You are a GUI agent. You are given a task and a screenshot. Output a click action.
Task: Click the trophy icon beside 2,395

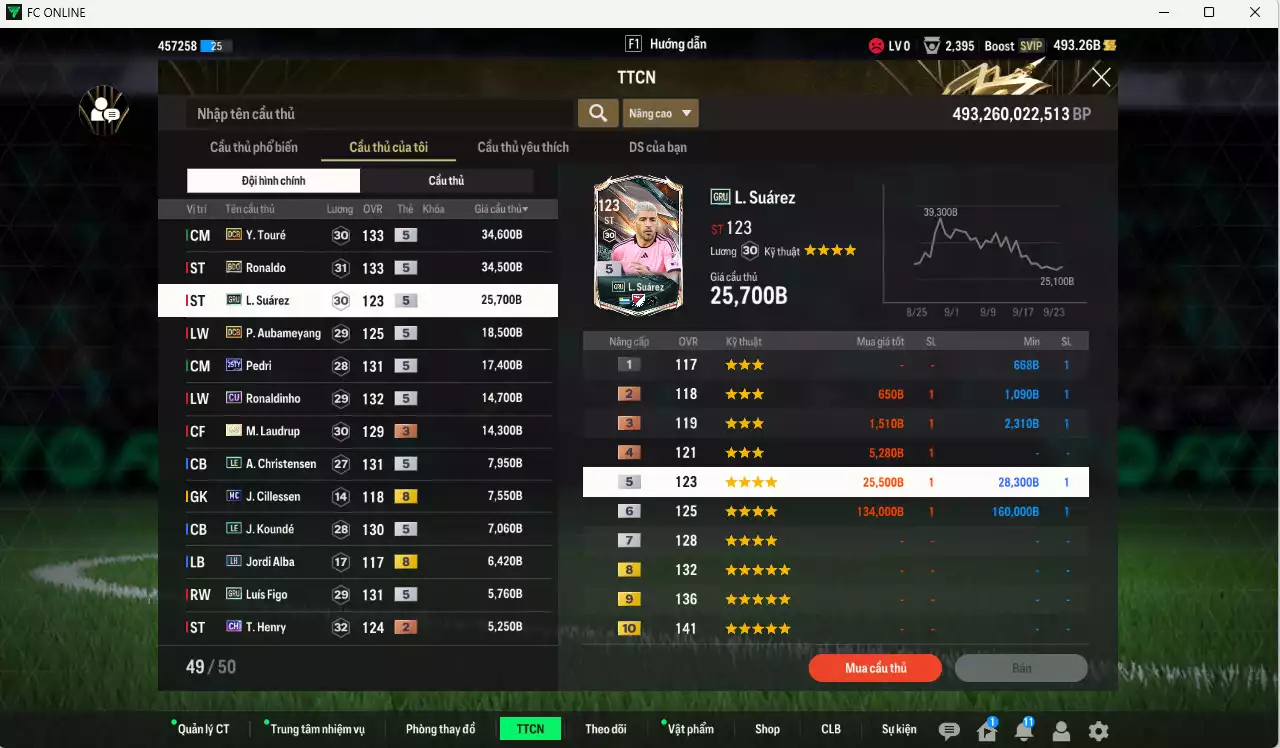[x=932, y=45]
